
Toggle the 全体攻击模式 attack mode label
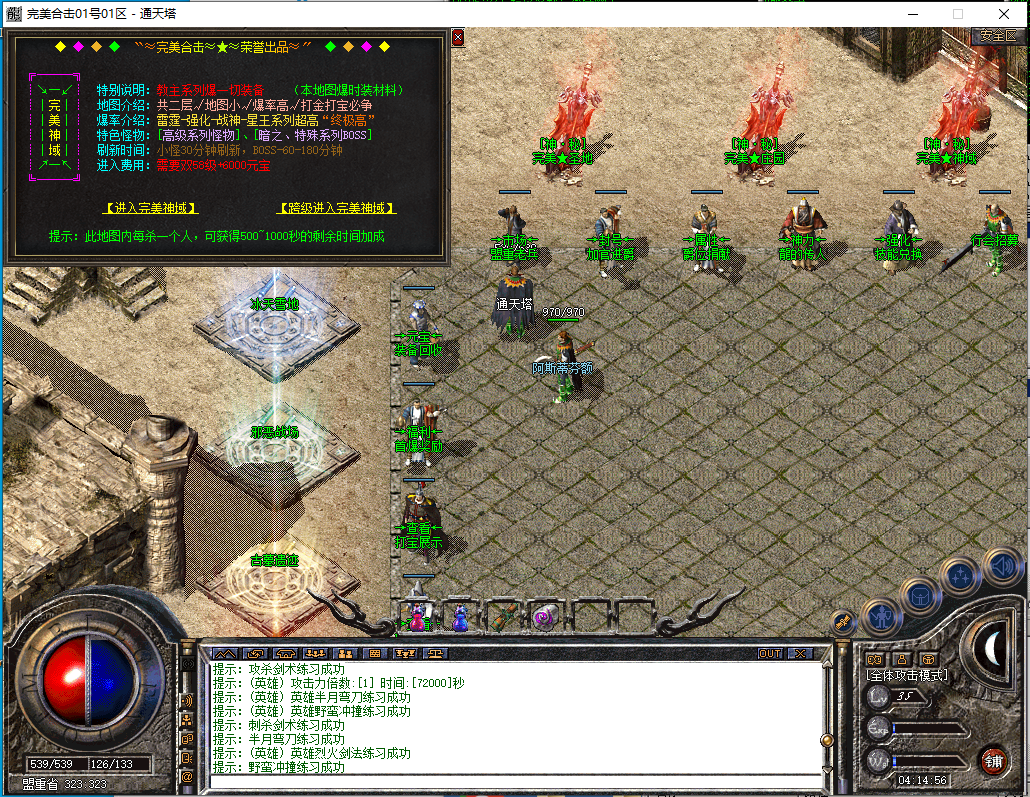(x=906, y=675)
